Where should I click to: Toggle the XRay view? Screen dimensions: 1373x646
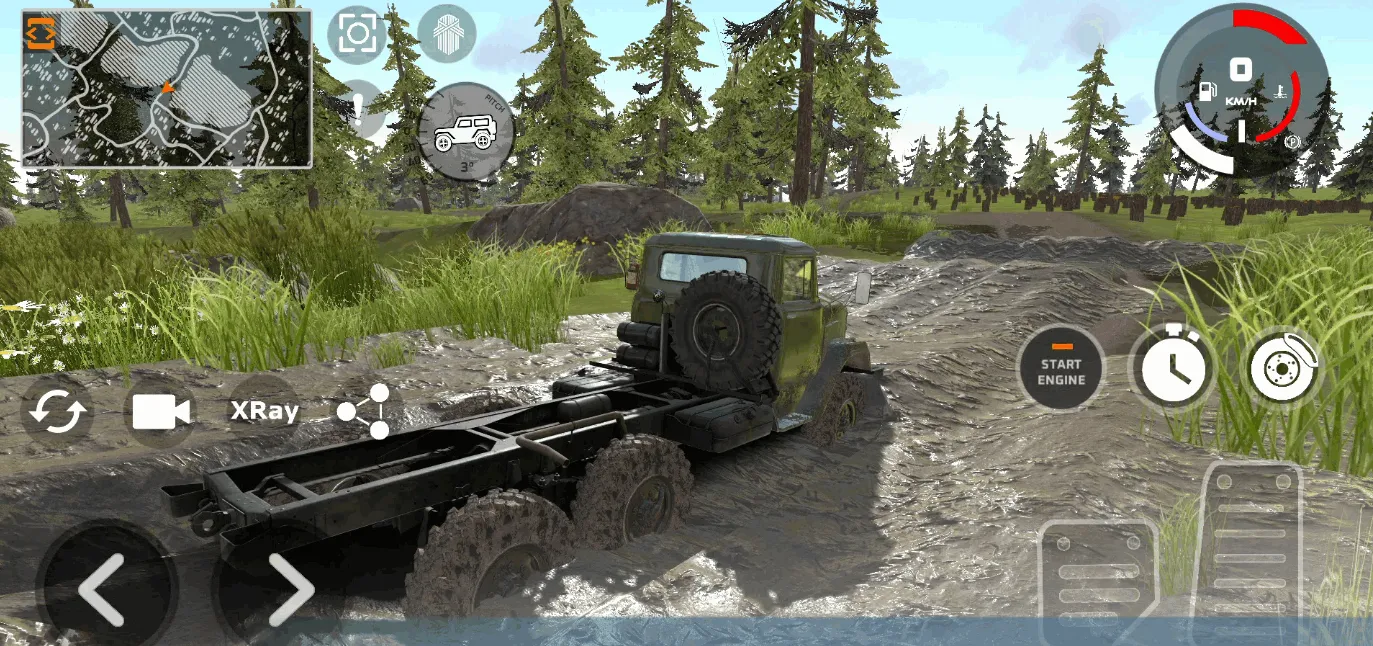click(264, 411)
